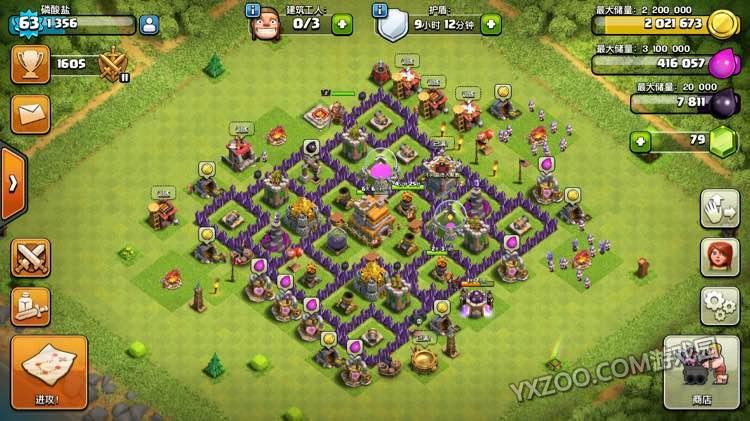Expand the orange side arrow panel
Image resolution: width=750 pixels, height=421 pixels.
click(12, 183)
